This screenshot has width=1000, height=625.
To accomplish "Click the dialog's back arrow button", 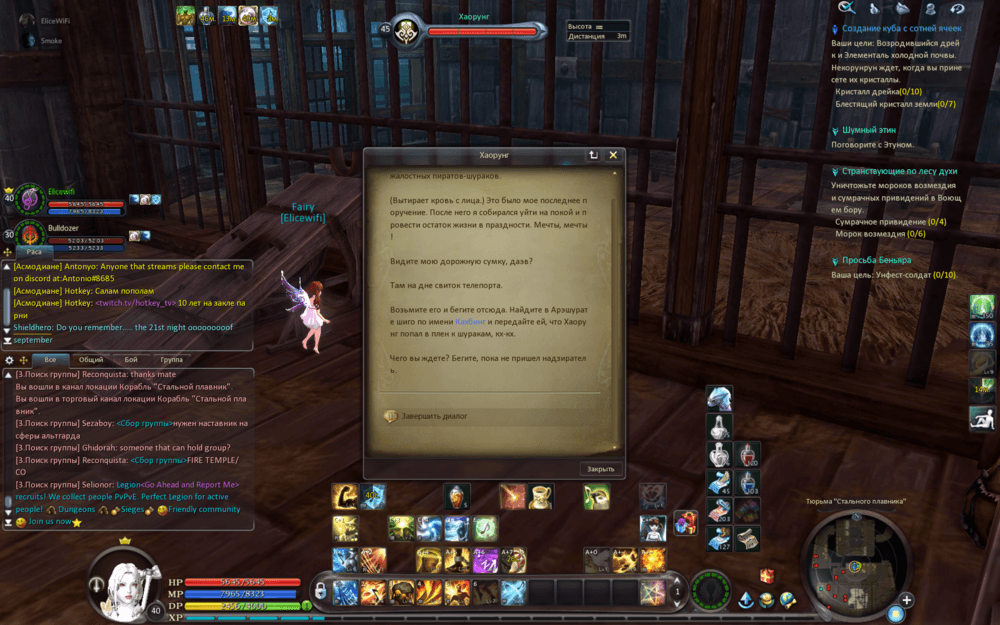I will [x=593, y=155].
